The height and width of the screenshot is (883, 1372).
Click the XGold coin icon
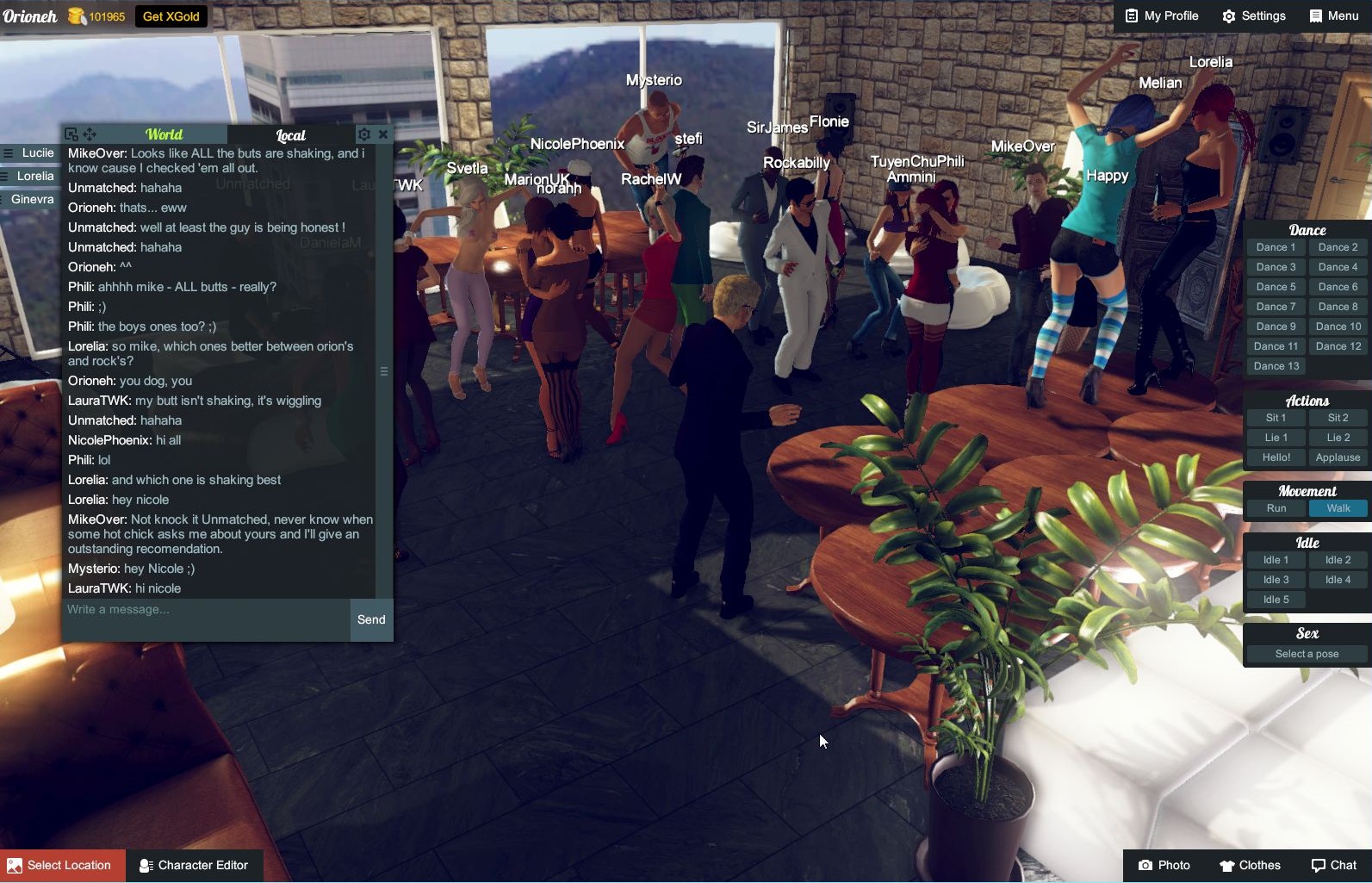(x=77, y=15)
